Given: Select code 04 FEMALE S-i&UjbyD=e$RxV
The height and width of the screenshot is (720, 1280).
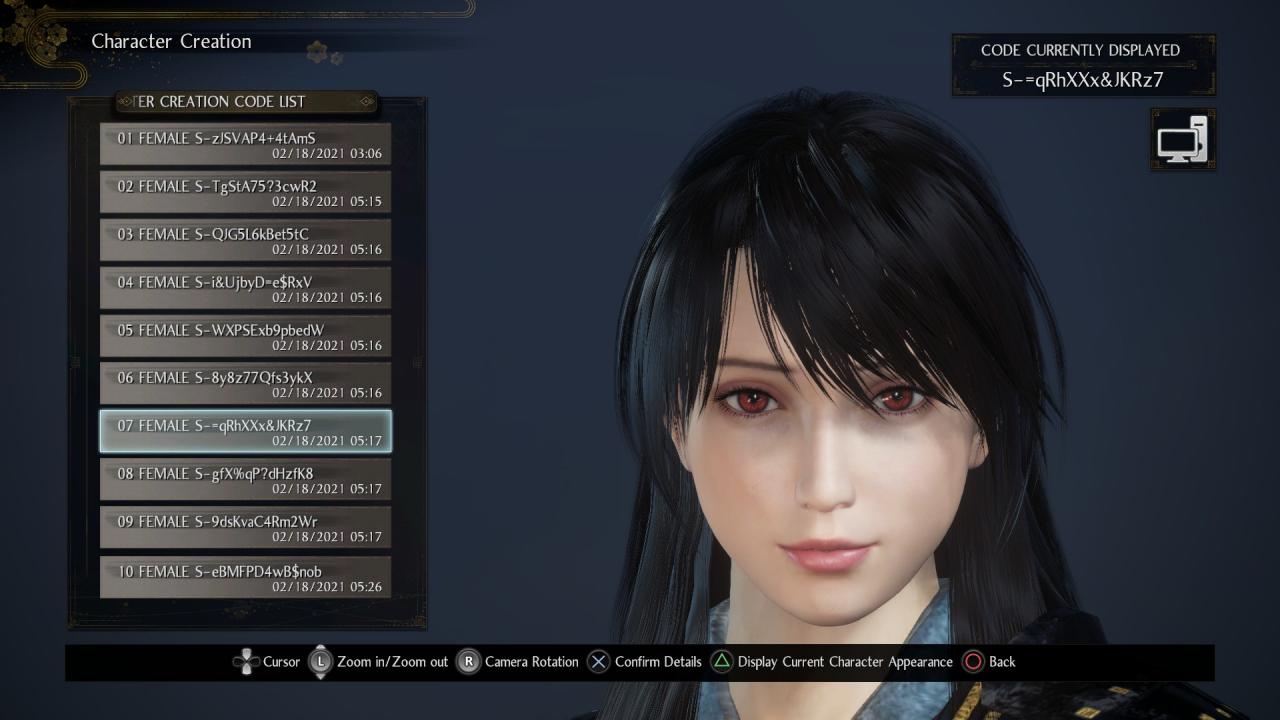Looking at the screenshot, I should [245, 288].
